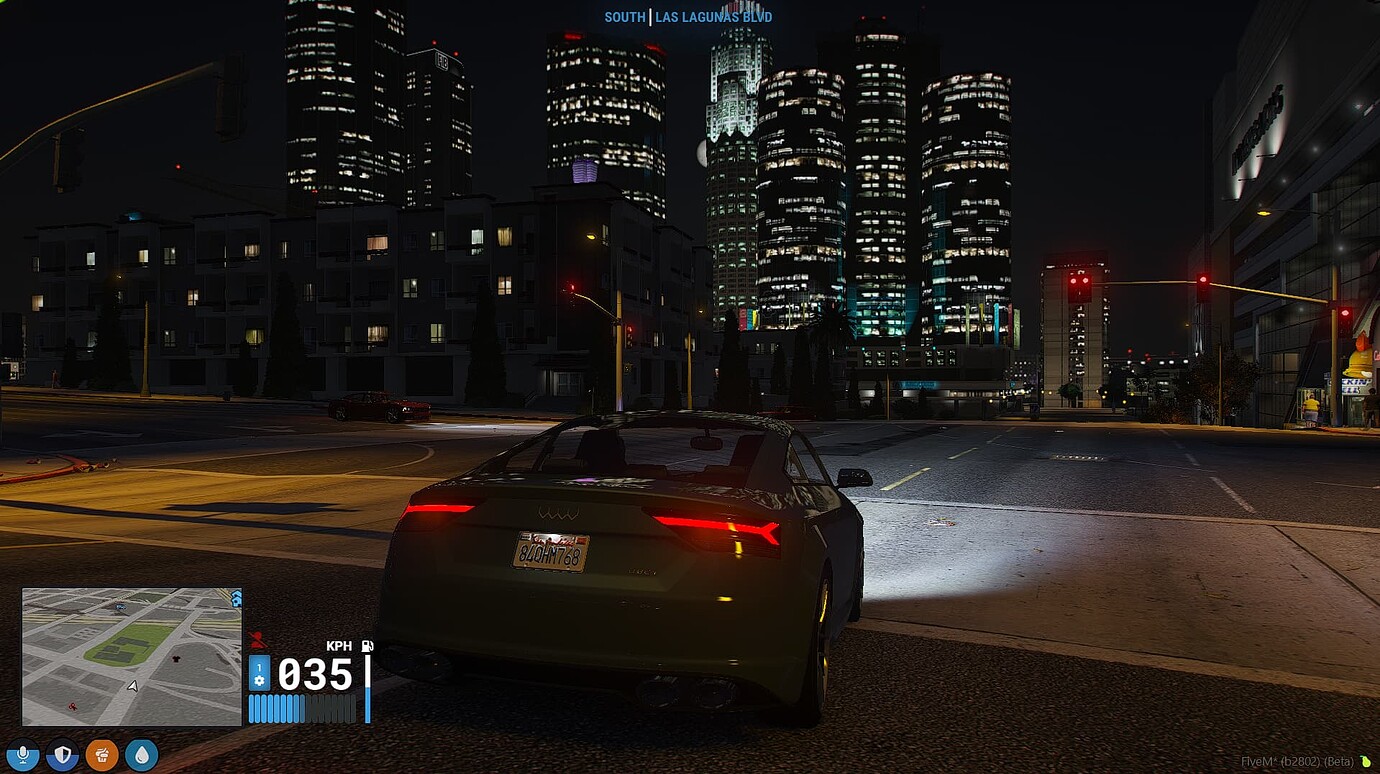Toggle the KPH unit label
The image size is (1380, 774).
339,646
